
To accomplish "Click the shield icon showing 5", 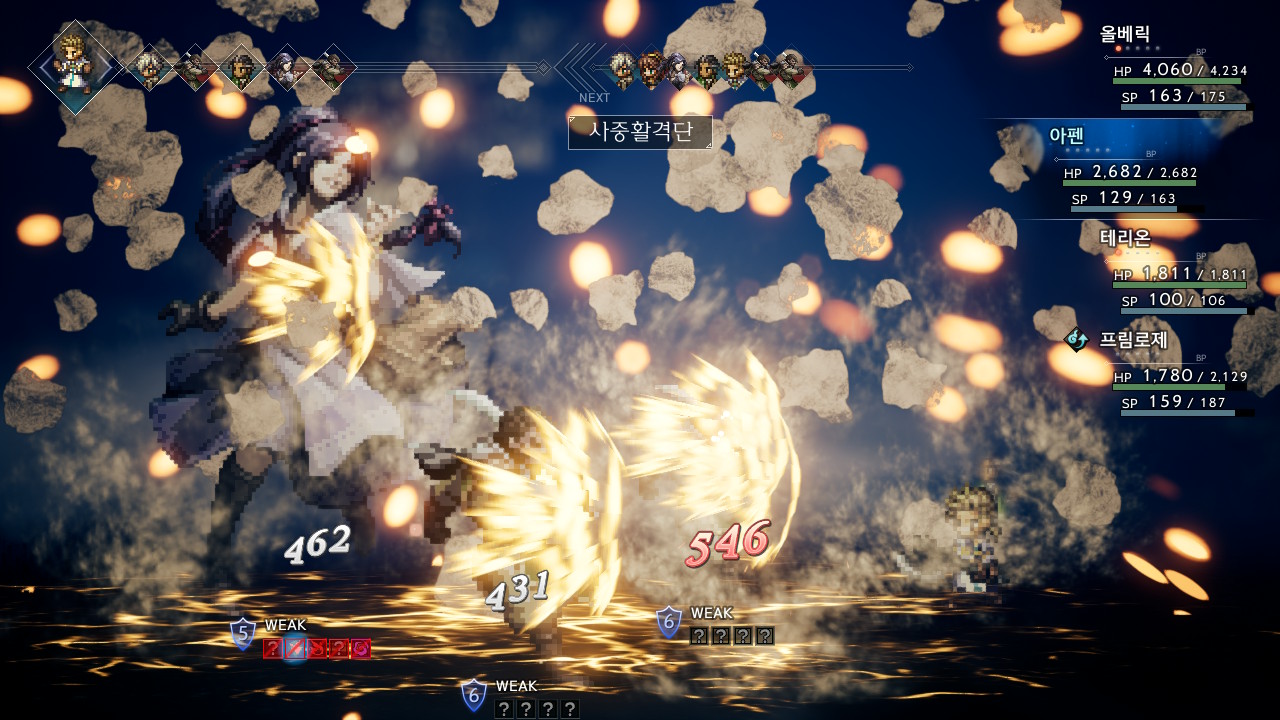I will click(243, 633).
